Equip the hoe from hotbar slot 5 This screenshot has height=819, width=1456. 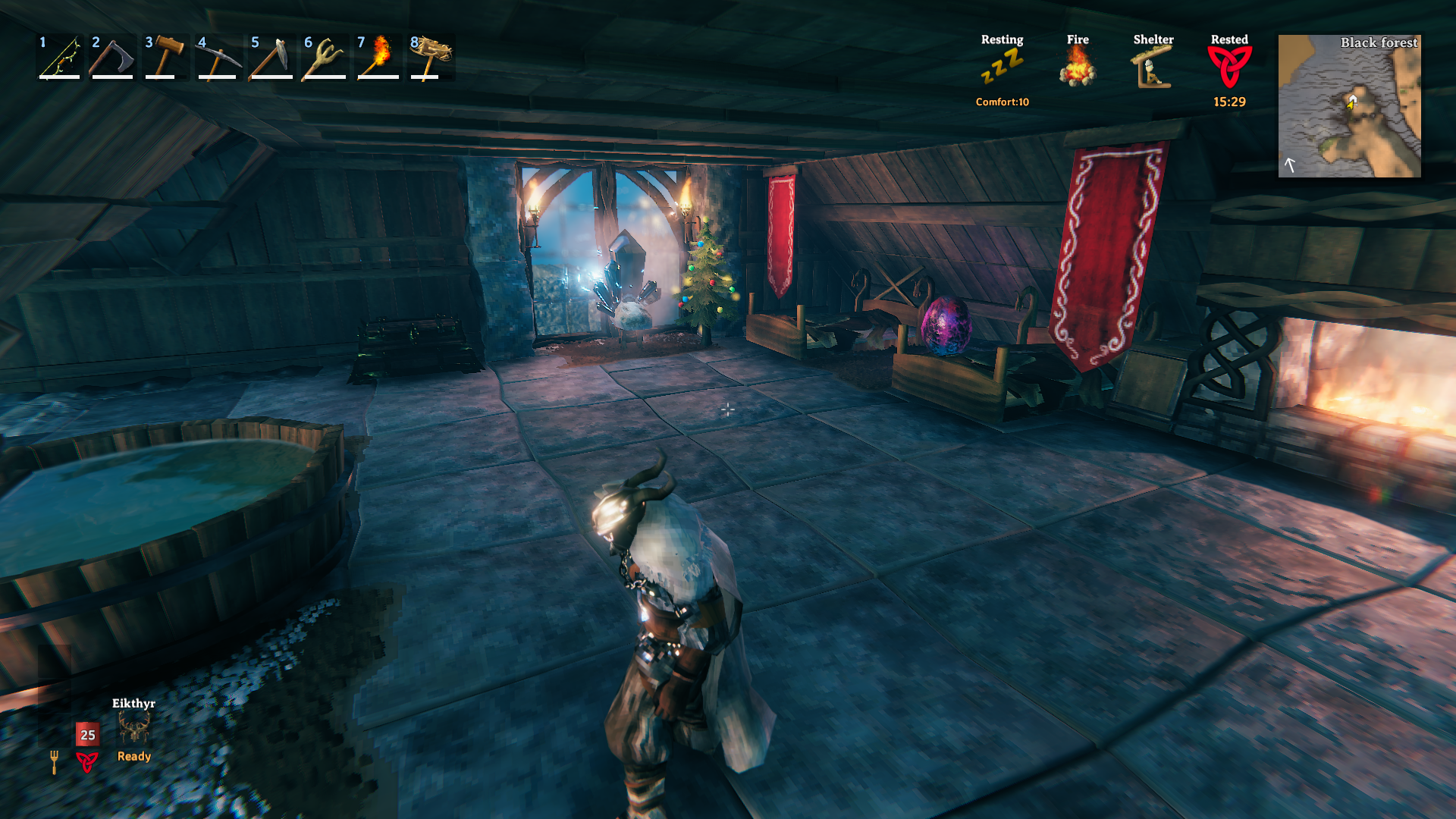(271, 57)
